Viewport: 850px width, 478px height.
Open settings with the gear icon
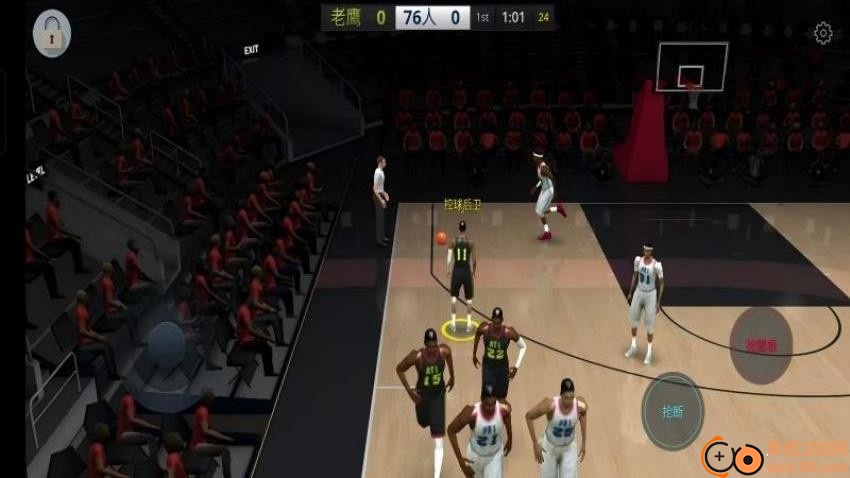coord(823,34)
